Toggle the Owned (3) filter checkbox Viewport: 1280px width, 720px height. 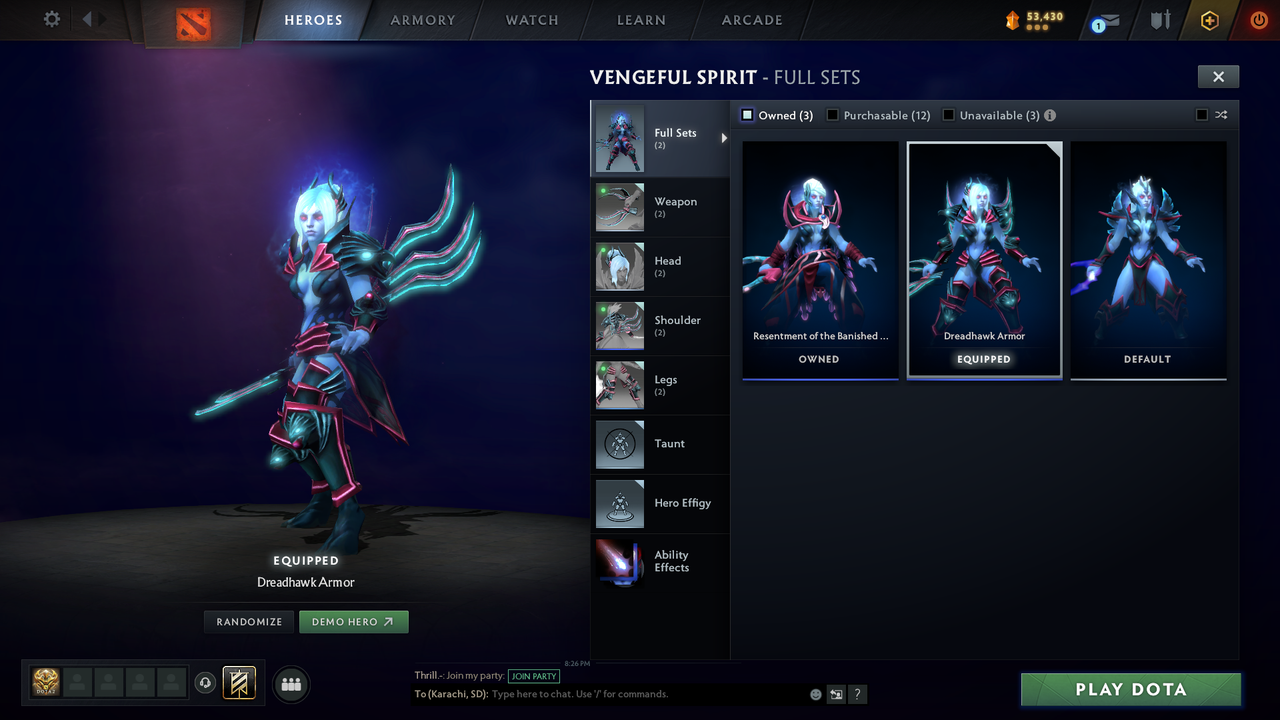pyautogui.click(x=746, y=115)
